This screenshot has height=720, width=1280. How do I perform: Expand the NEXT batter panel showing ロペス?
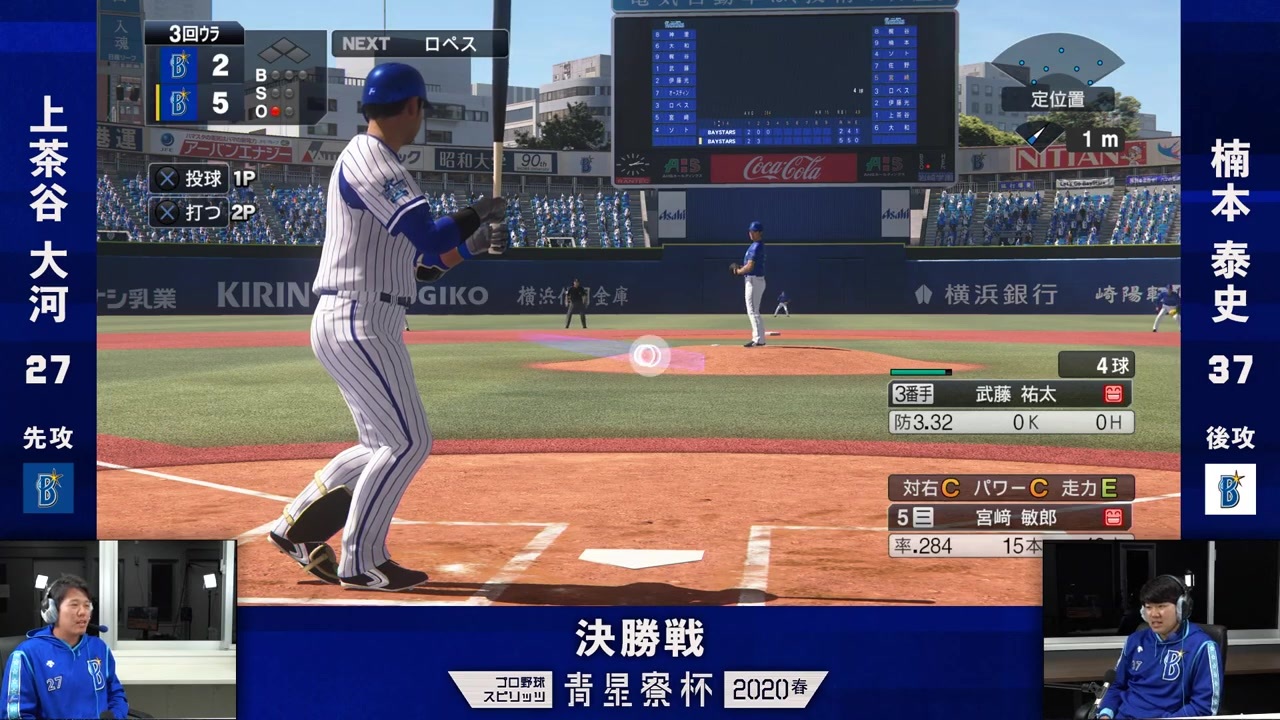click(x=418, y=43)
